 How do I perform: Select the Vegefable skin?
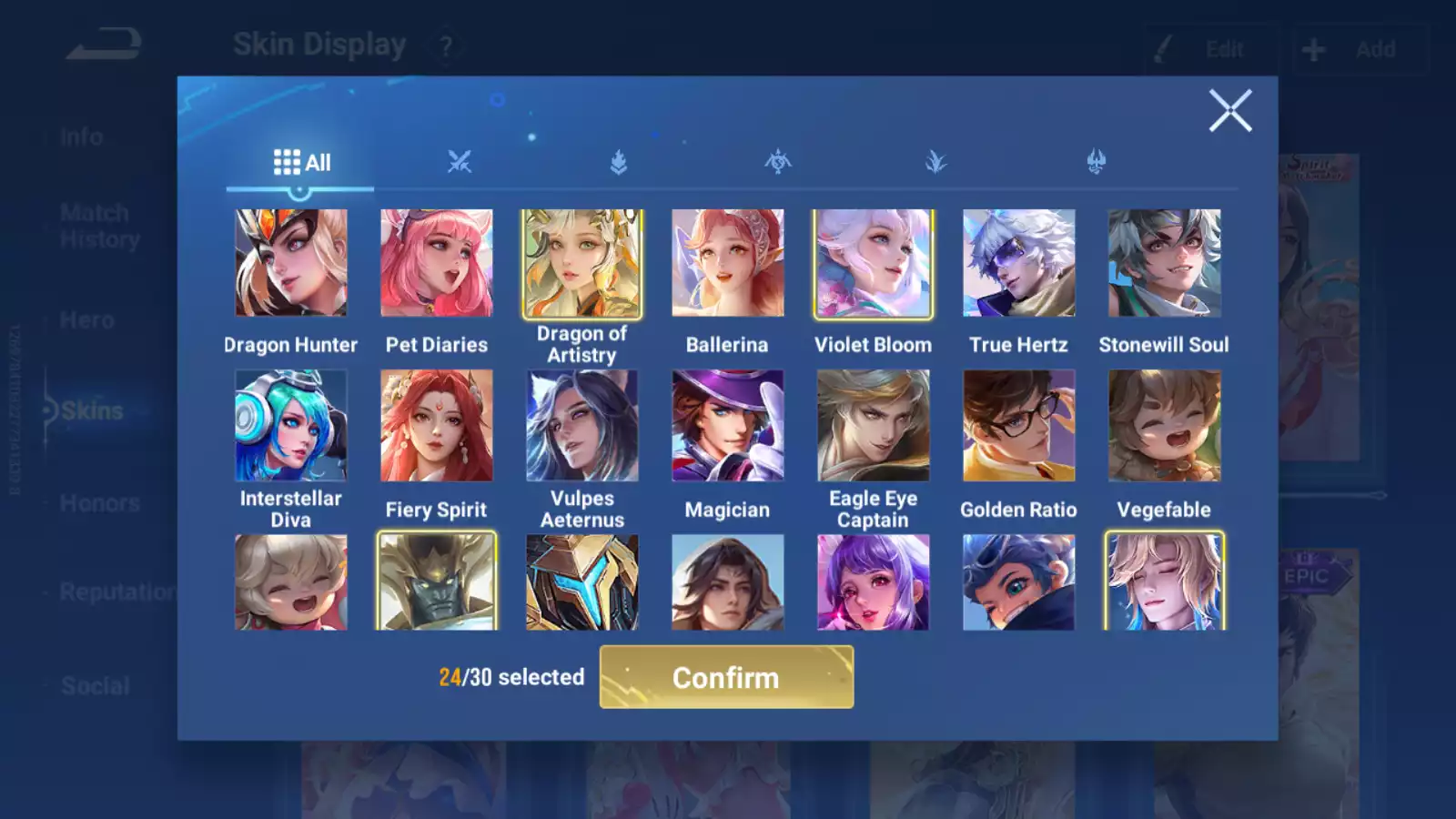pyautogui.click(x=1165, y=425)
